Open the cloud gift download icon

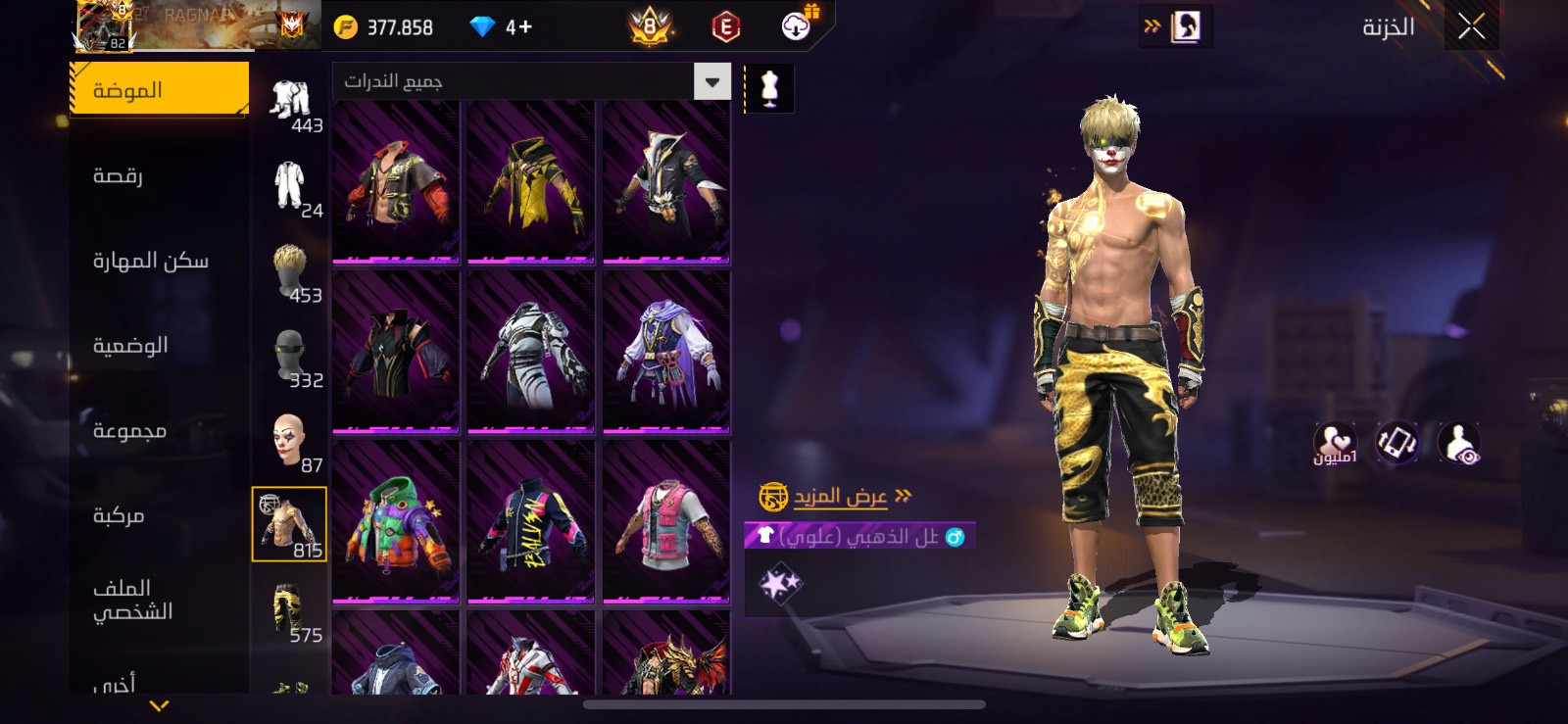(x=798, y=25)
